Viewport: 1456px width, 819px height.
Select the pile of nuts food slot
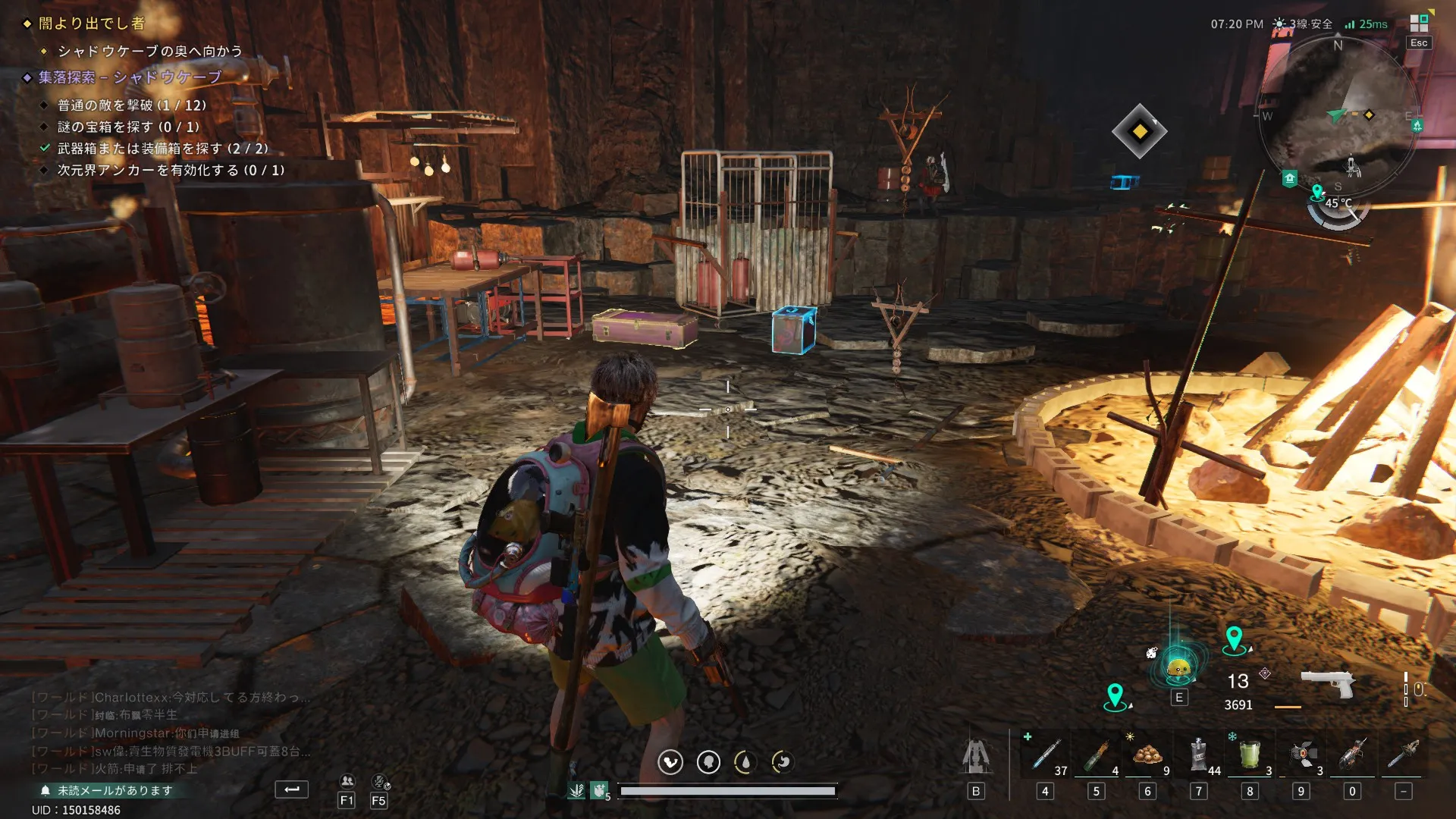1147,755
